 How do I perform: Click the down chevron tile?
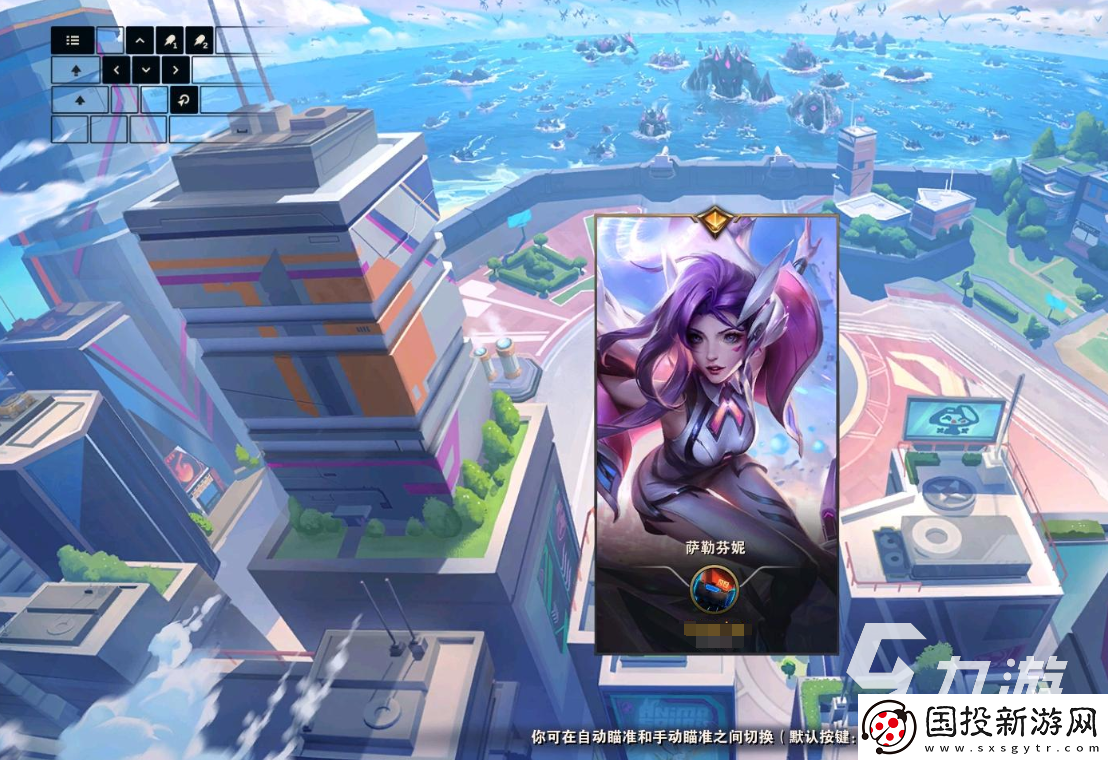(x=147, y=70)
